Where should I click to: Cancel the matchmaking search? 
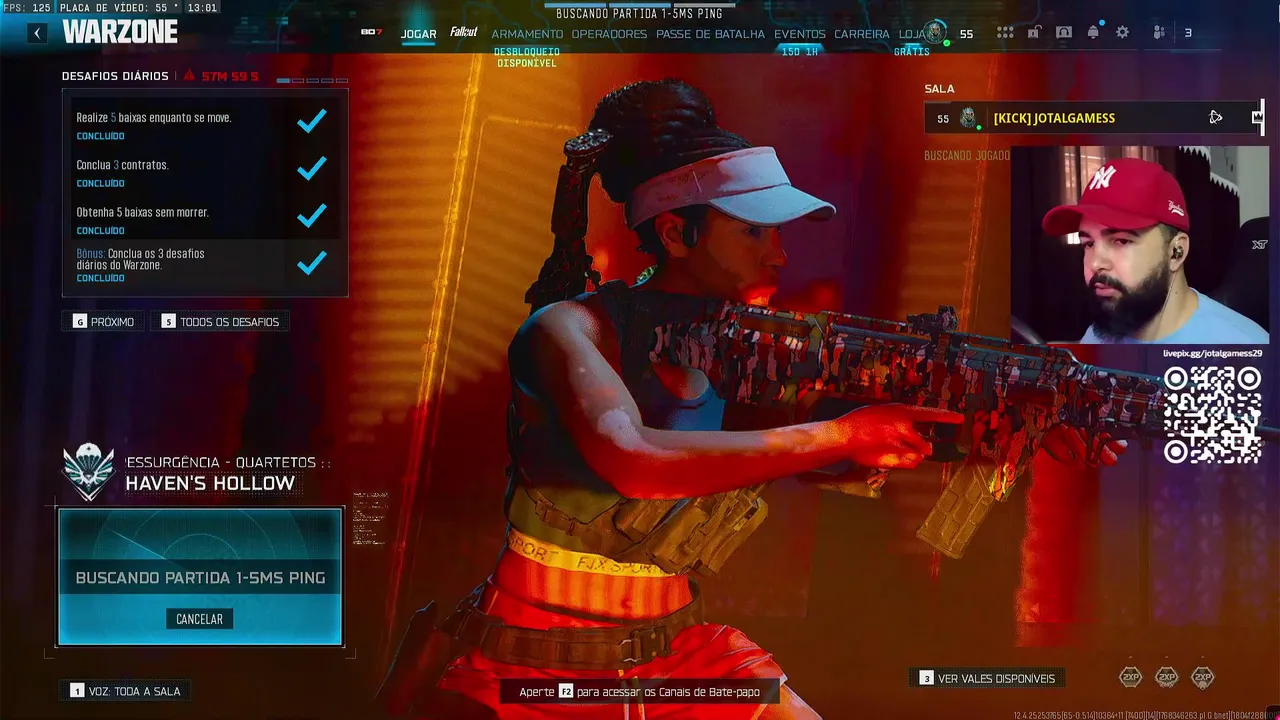click(x=199, y=619)
